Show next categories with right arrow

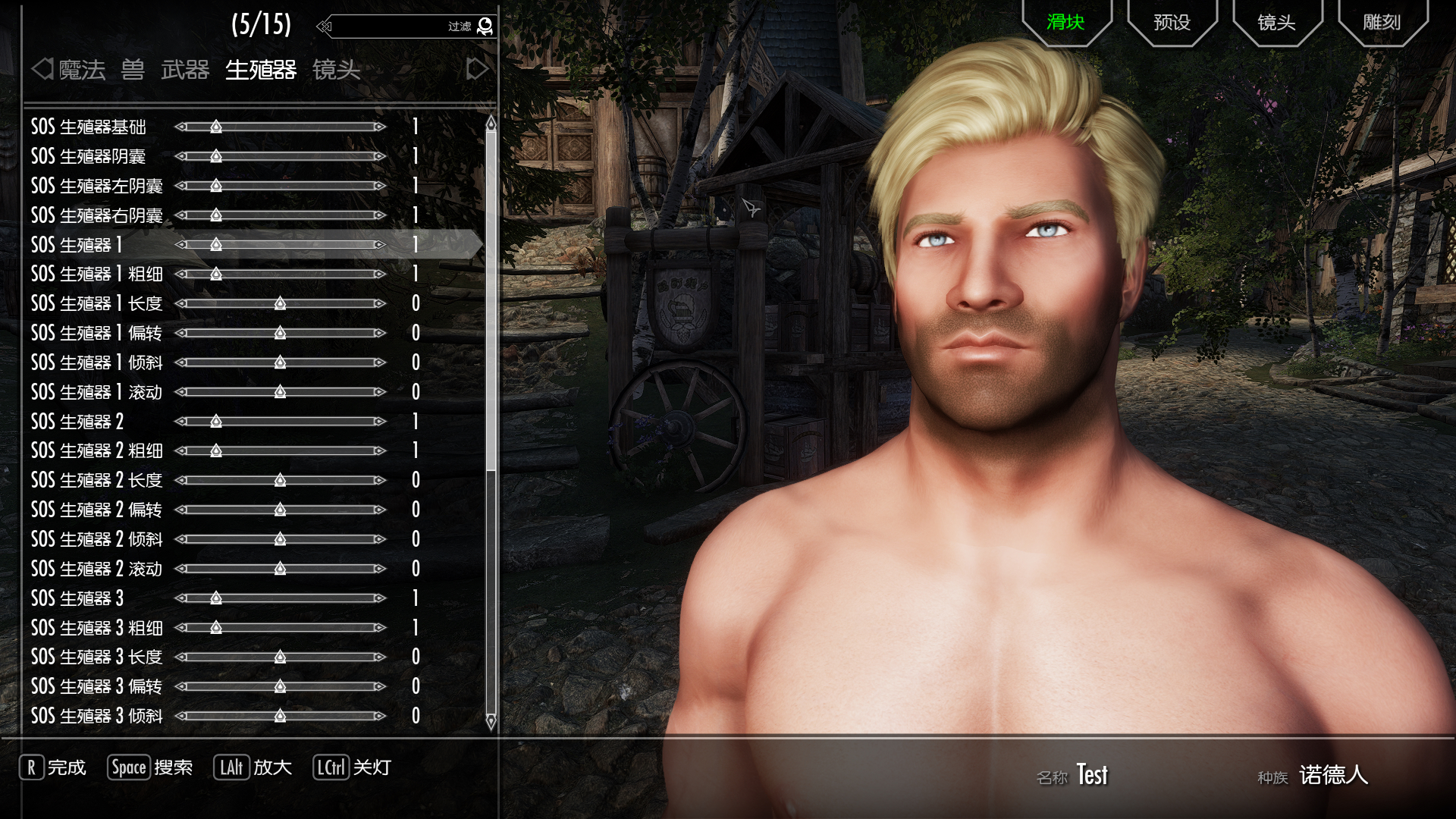coord(477,69)
